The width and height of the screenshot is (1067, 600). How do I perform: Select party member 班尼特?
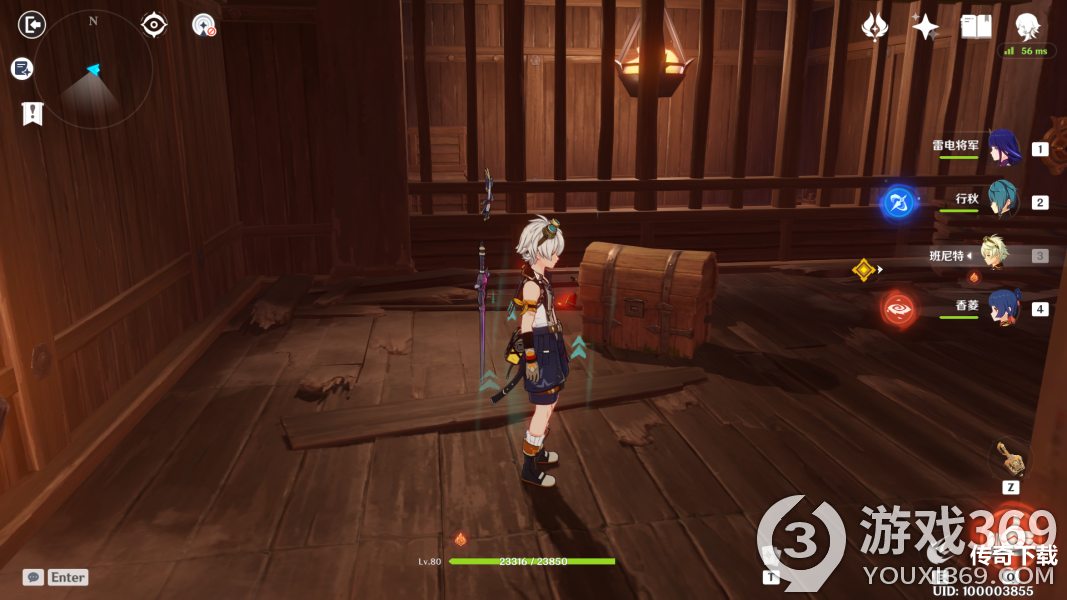(993, 255)
